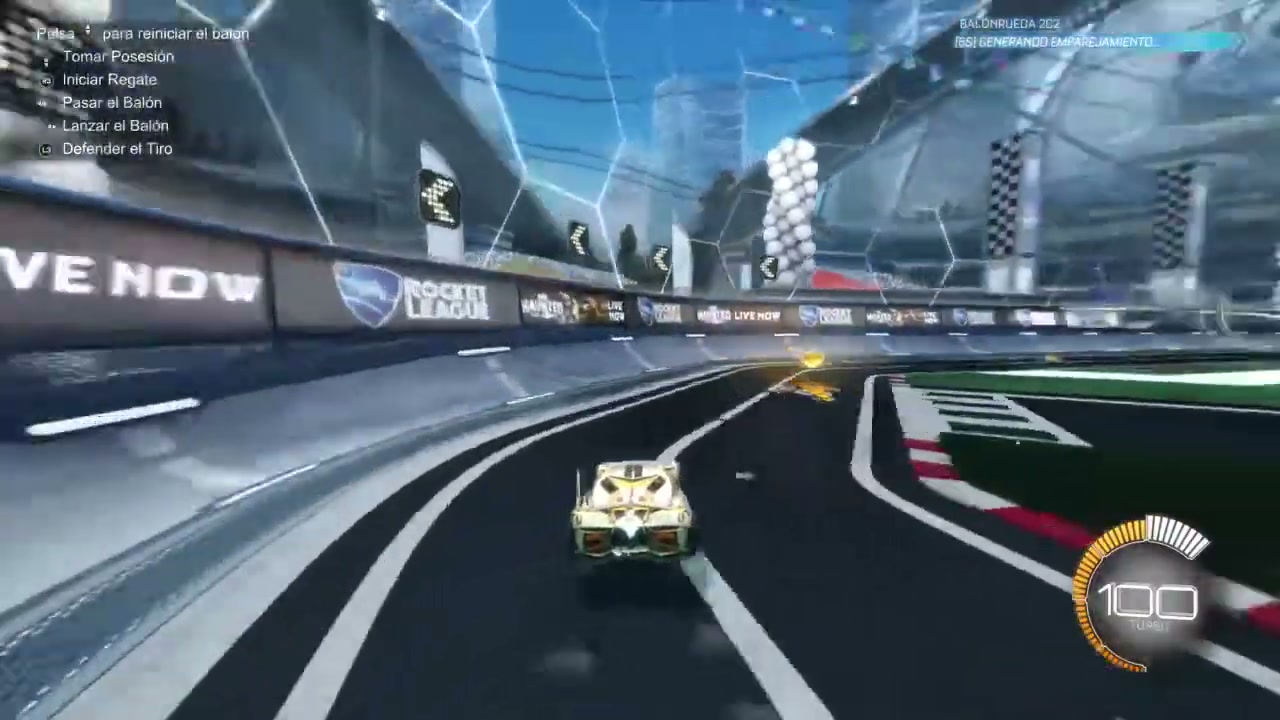Viewport: 1280px width, 720px height.
Task: Click the GENERANDO EMPAREJAMIENTO status banner
Action: (1053, 42)
